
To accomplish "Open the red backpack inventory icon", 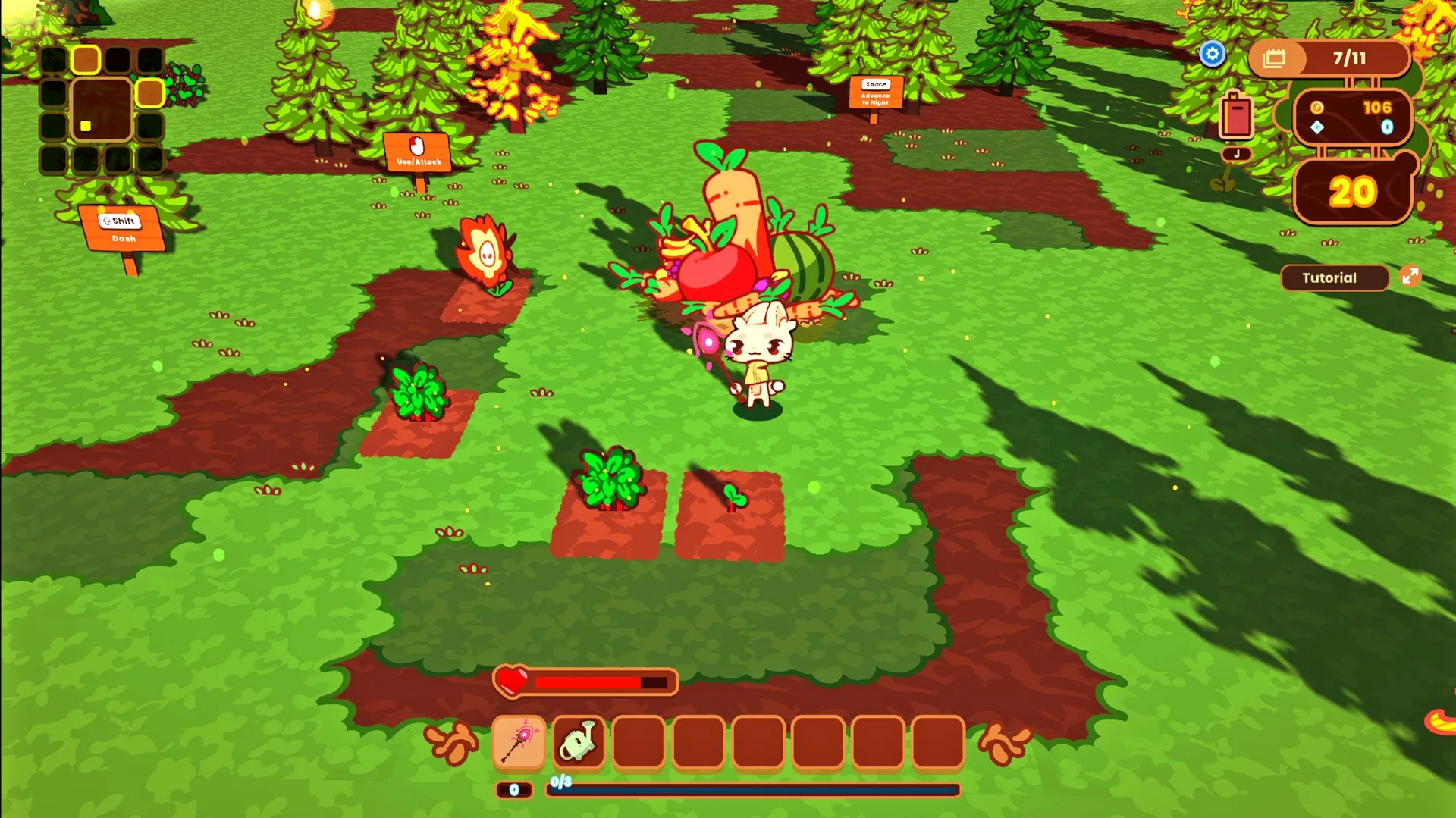I will pos(1236,117).
